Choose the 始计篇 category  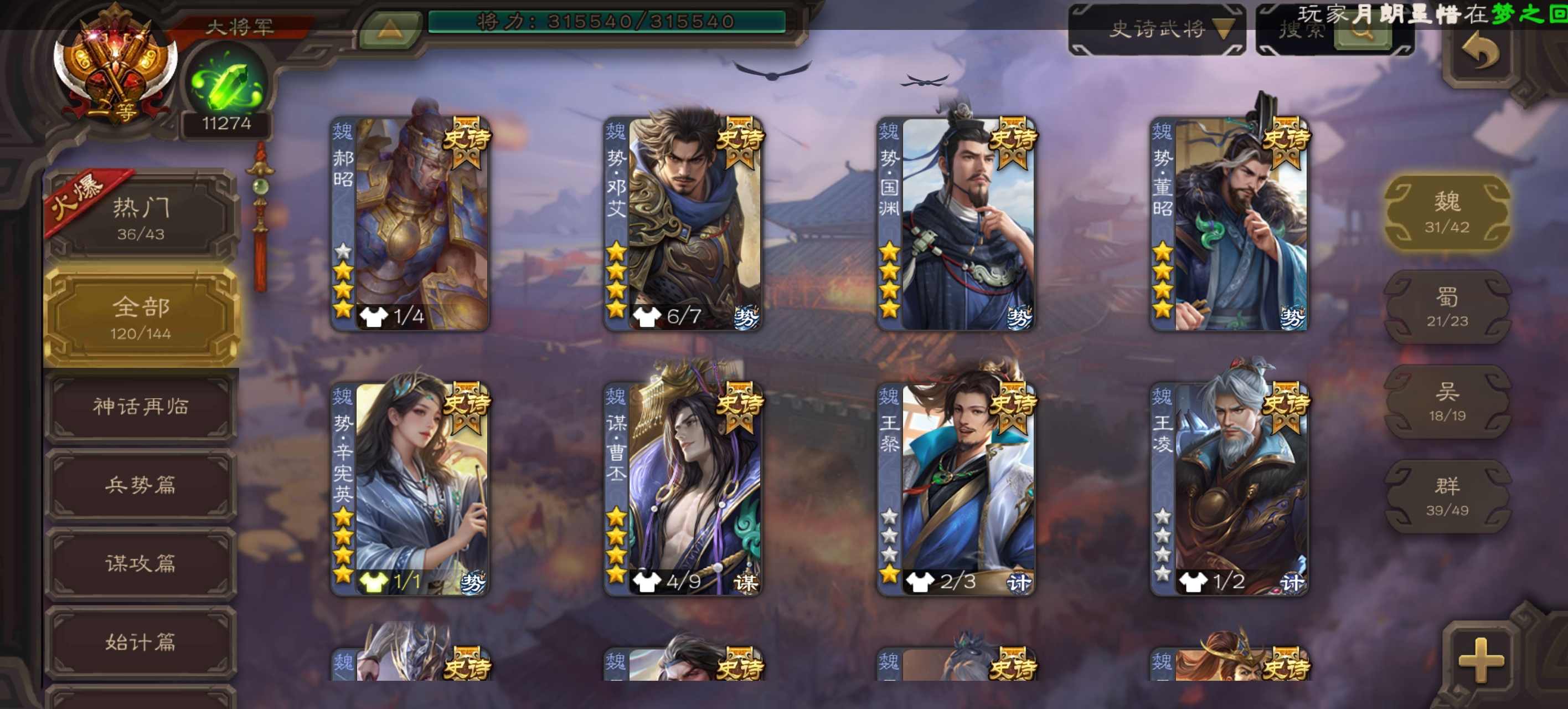(141, 642)
